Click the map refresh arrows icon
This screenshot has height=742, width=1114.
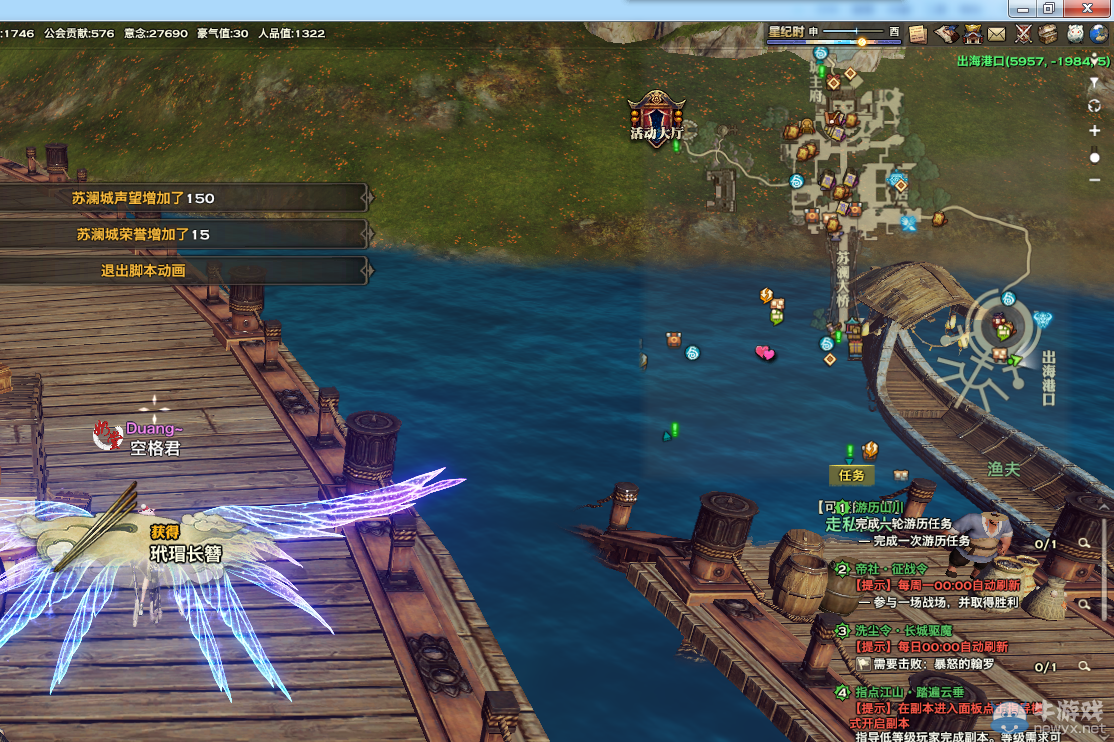click(x=1095, y=106)
